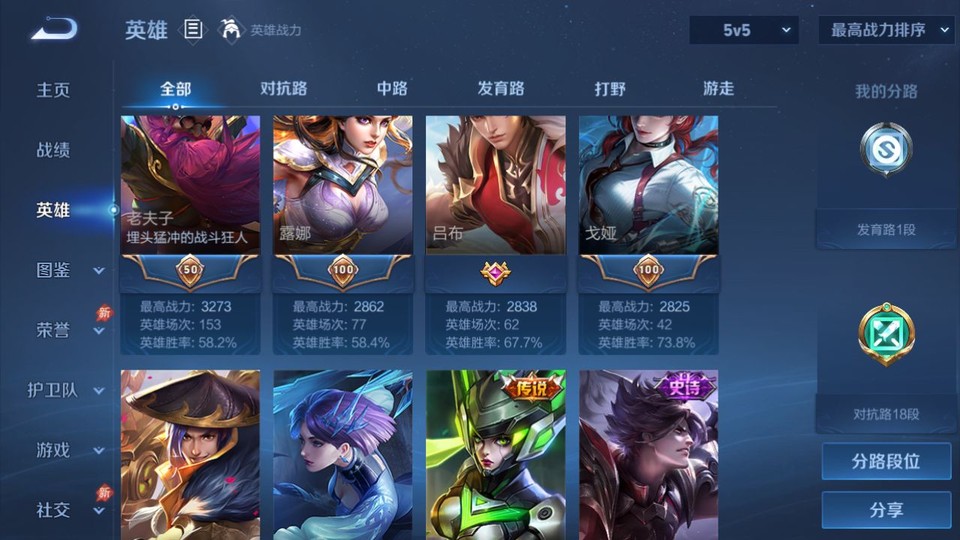Open the 战绩 sidebar menu
Viewport: 960px width, 540px height.
click(x=54, y=150)
